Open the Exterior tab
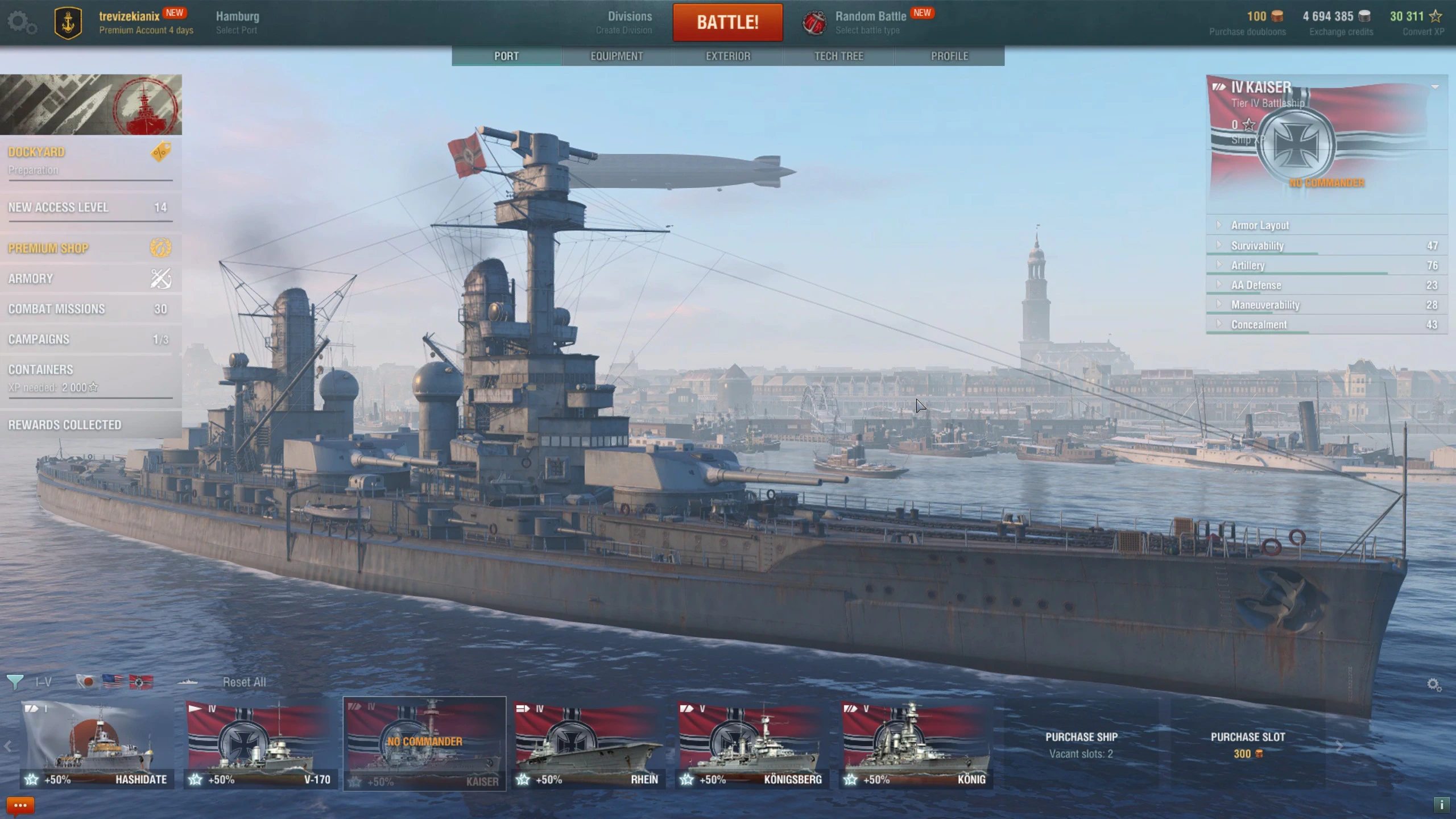Image resolution: width=1456 pixels, height=819 pixels. click(x=728, y=56)
